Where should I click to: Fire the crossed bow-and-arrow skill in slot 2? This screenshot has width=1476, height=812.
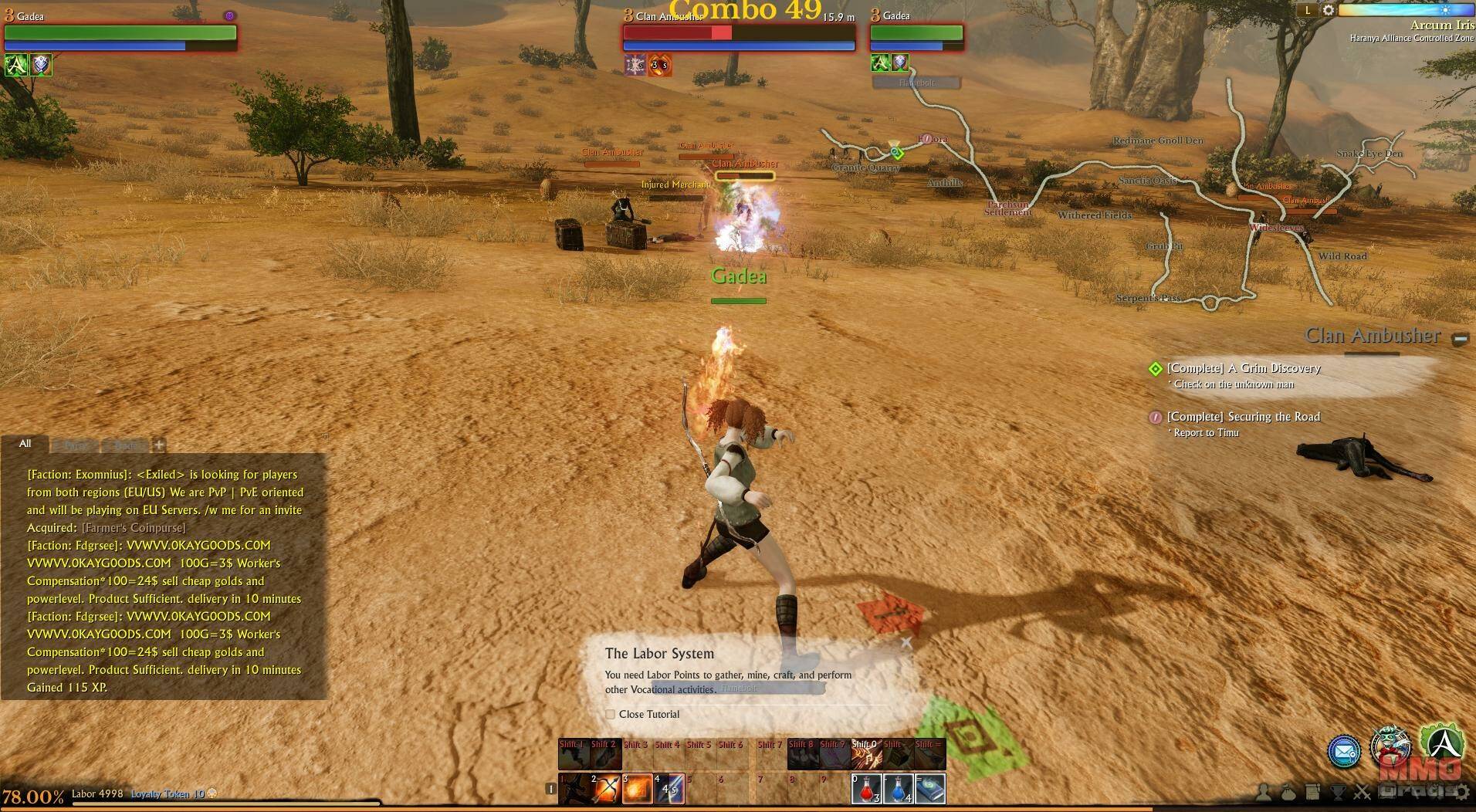pyautogui.click(x=606, y=789)
